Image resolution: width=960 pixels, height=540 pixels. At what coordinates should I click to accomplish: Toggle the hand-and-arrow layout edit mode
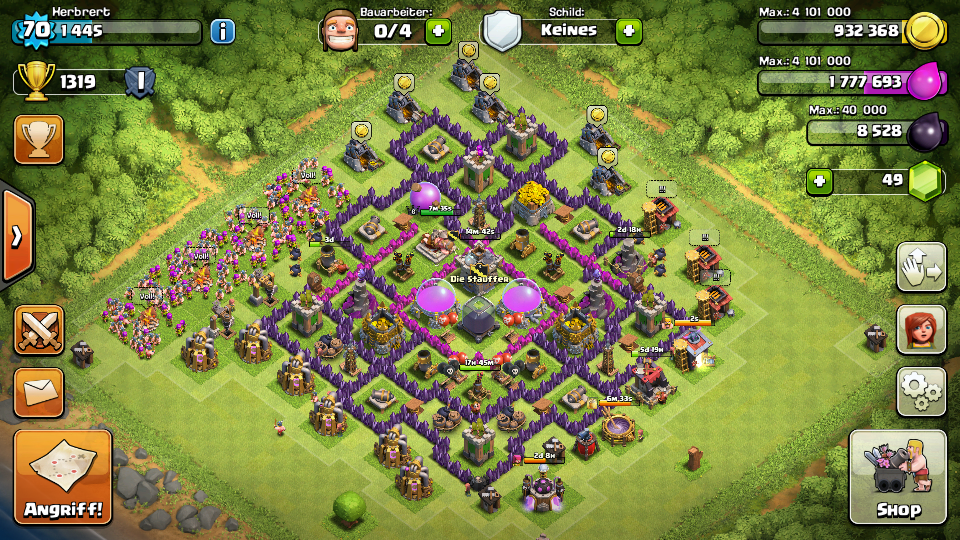921,267
